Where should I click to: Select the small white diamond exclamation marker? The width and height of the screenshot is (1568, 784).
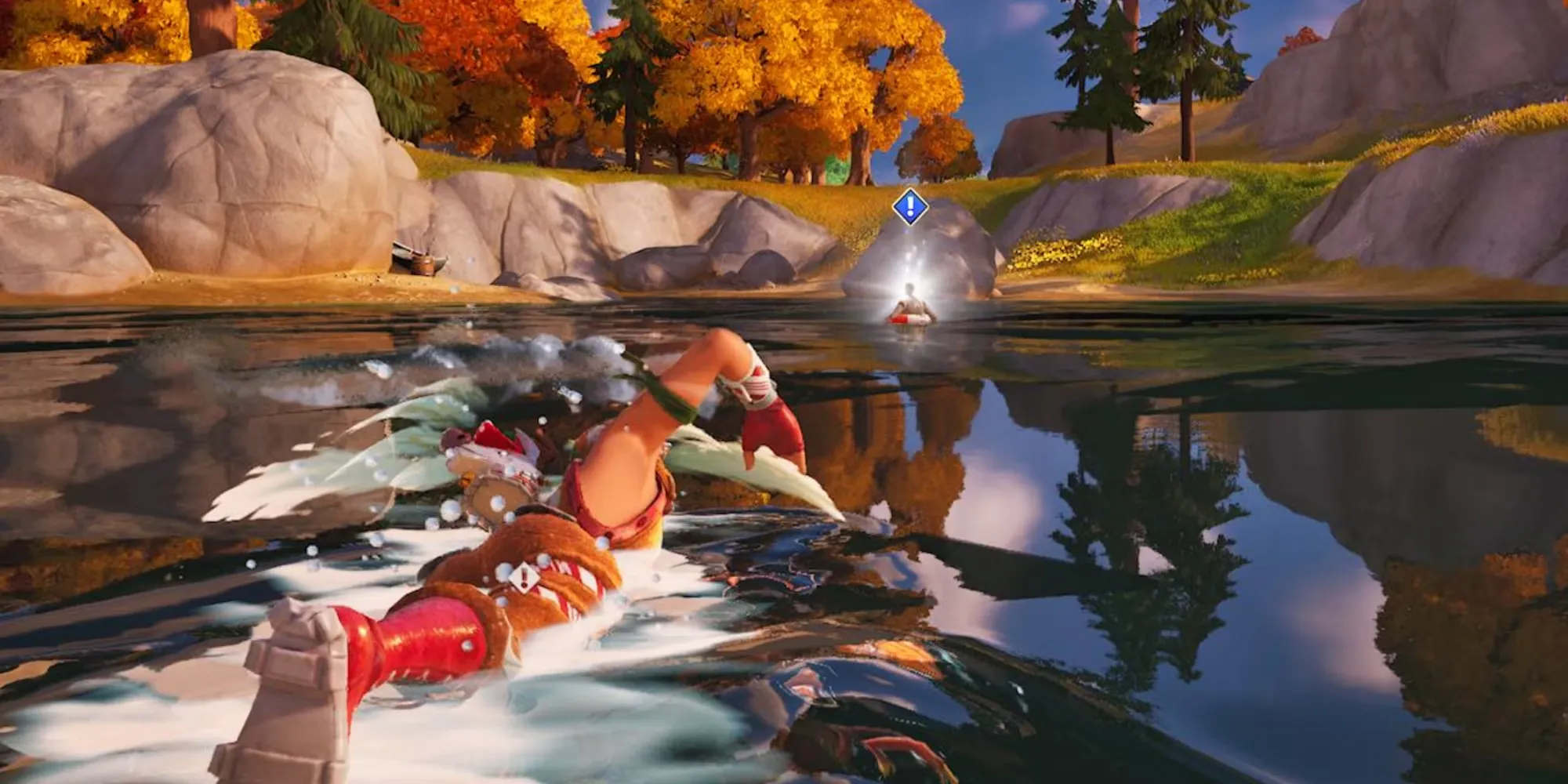click(524, 578)
